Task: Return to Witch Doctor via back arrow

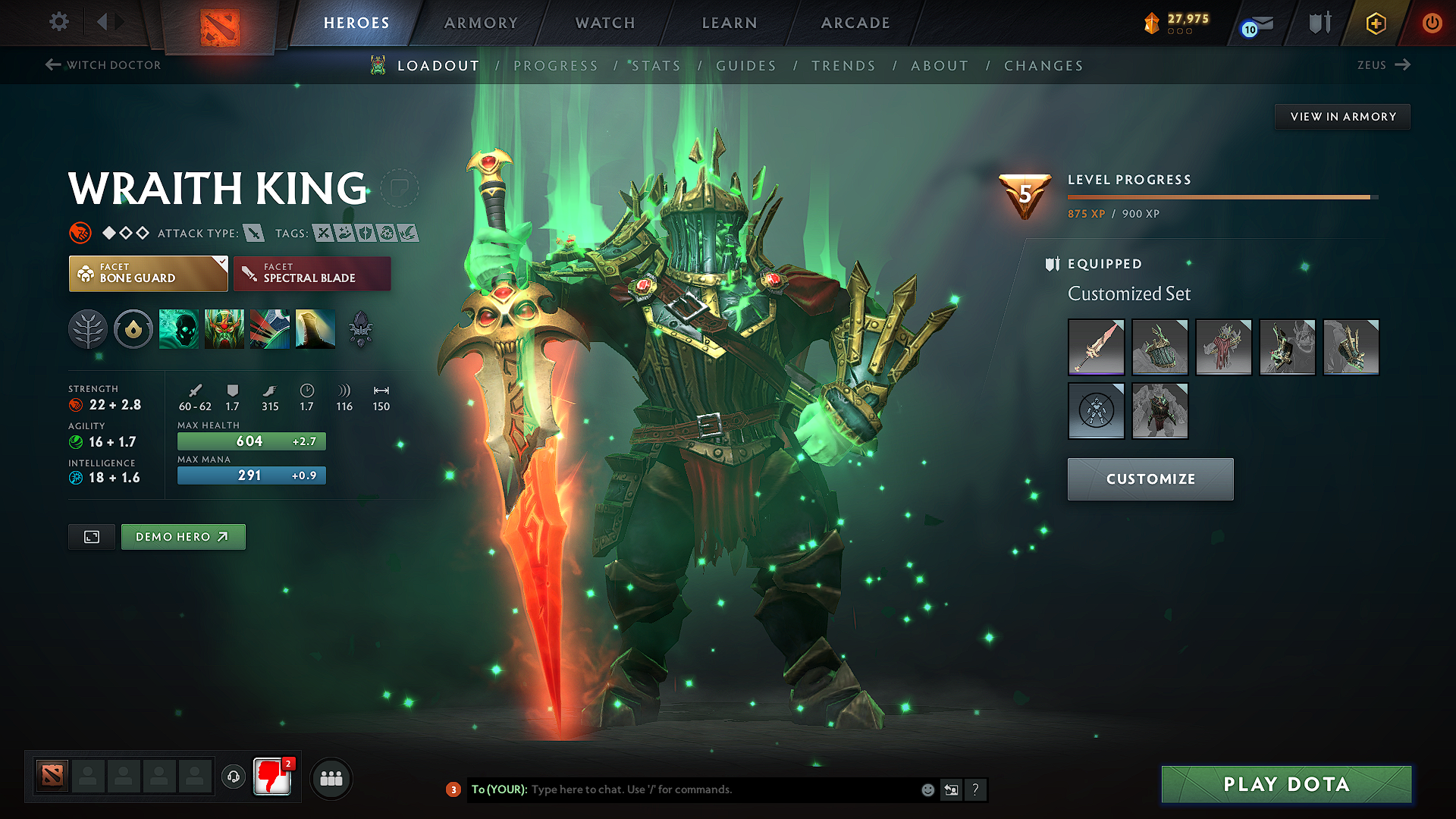Action: [x=52, y=65]
